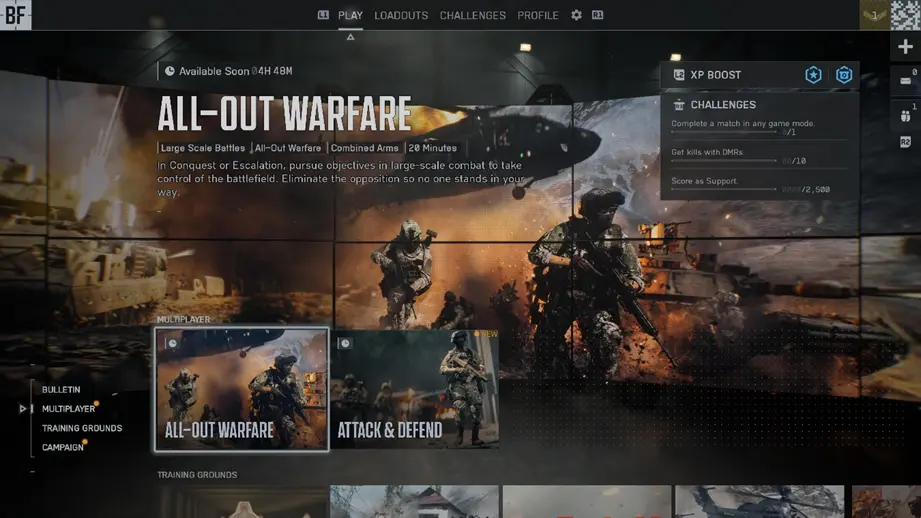Open the Profile tab
921x518 pixels.
coord(538,16)
